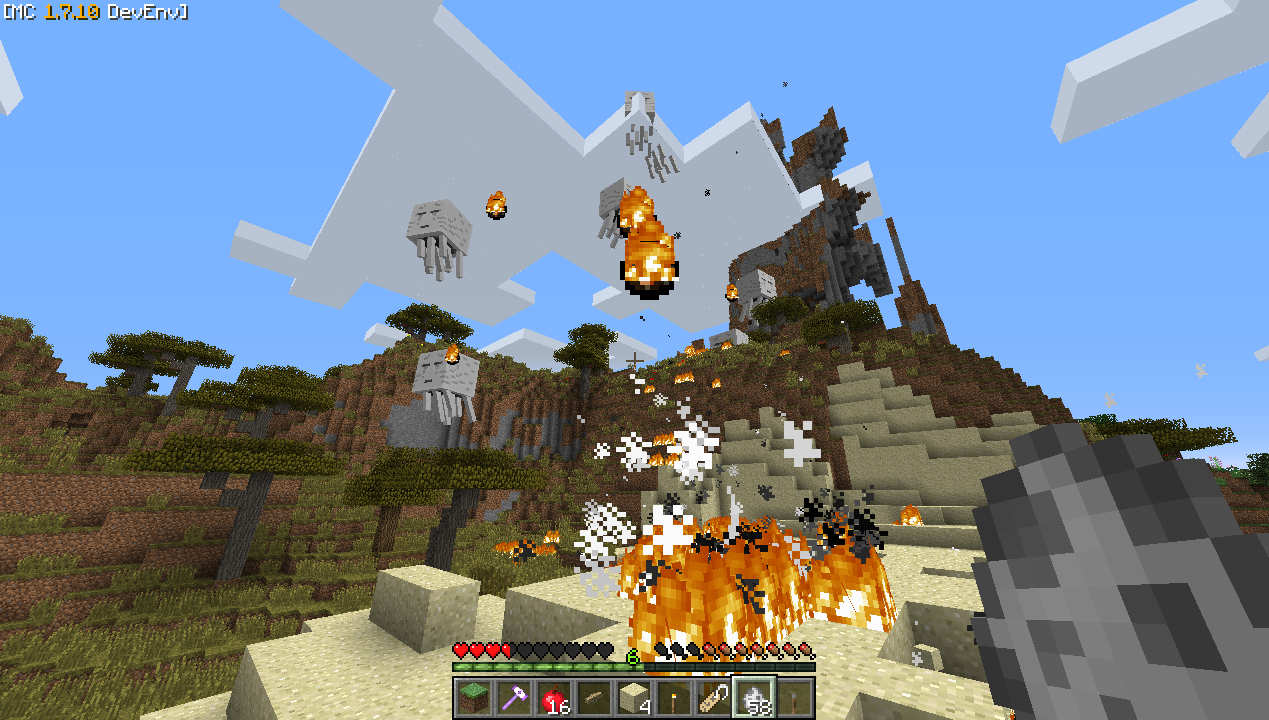
Task: Select the tan name tag item slot
Action: coord(713,698)
